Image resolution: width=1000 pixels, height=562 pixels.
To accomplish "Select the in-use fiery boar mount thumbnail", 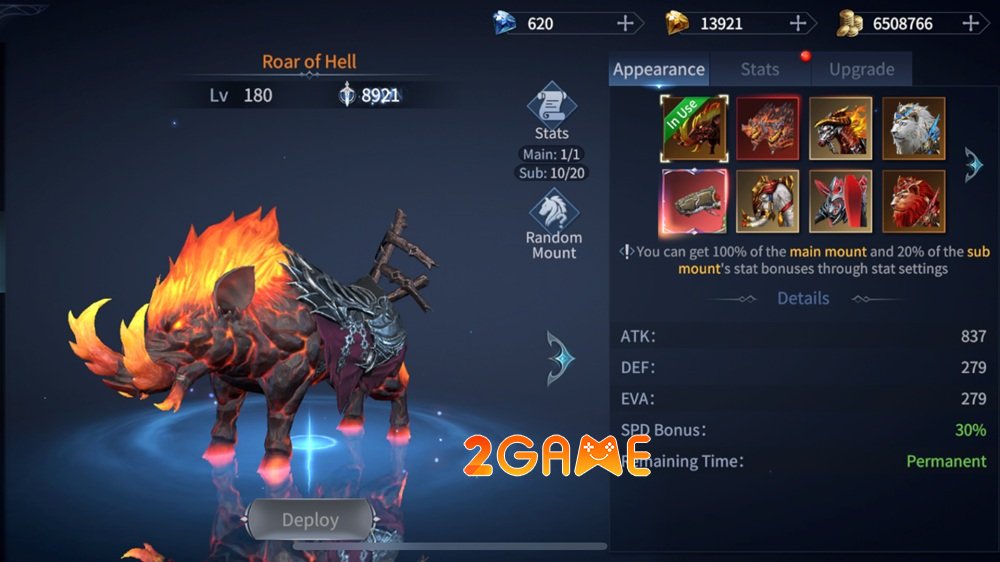I will (694, 128).
